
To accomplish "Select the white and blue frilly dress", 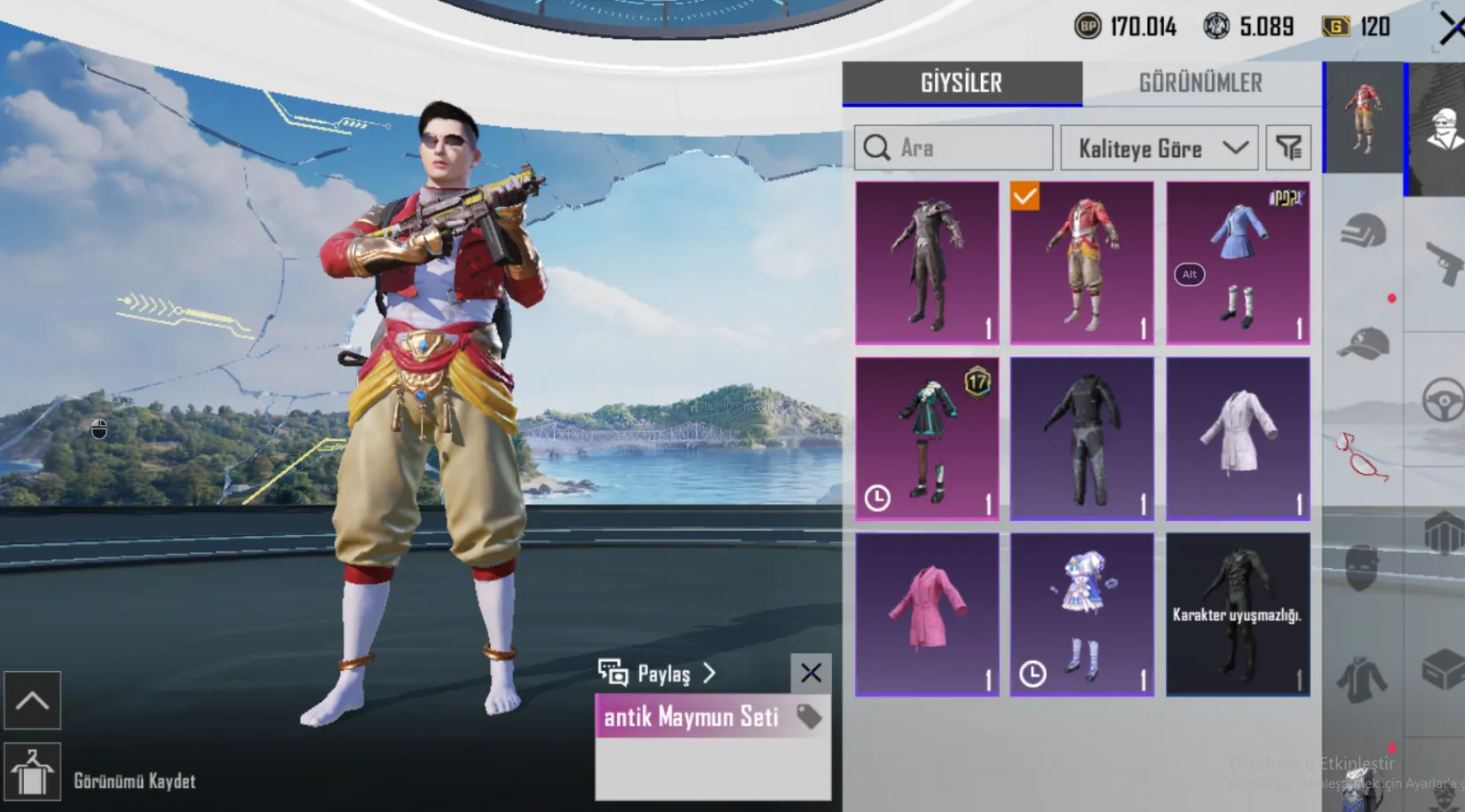I will click(x=1082, y=614).
